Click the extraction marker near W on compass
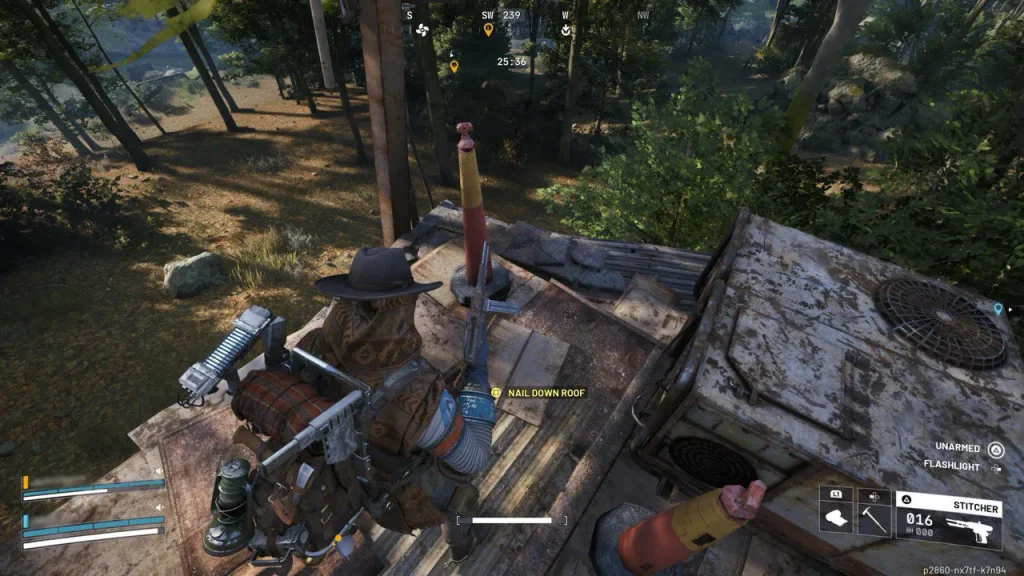 (566, 30)
